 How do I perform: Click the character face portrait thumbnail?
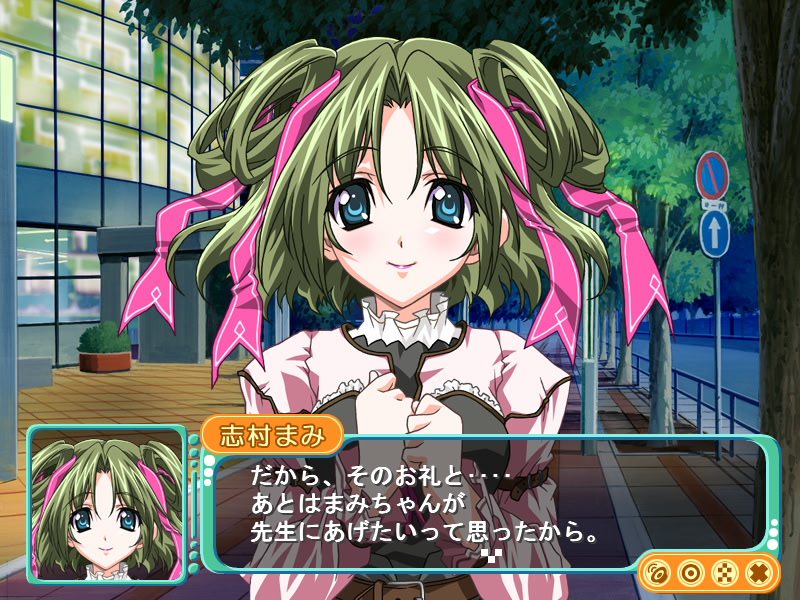(x=106, y=503)
